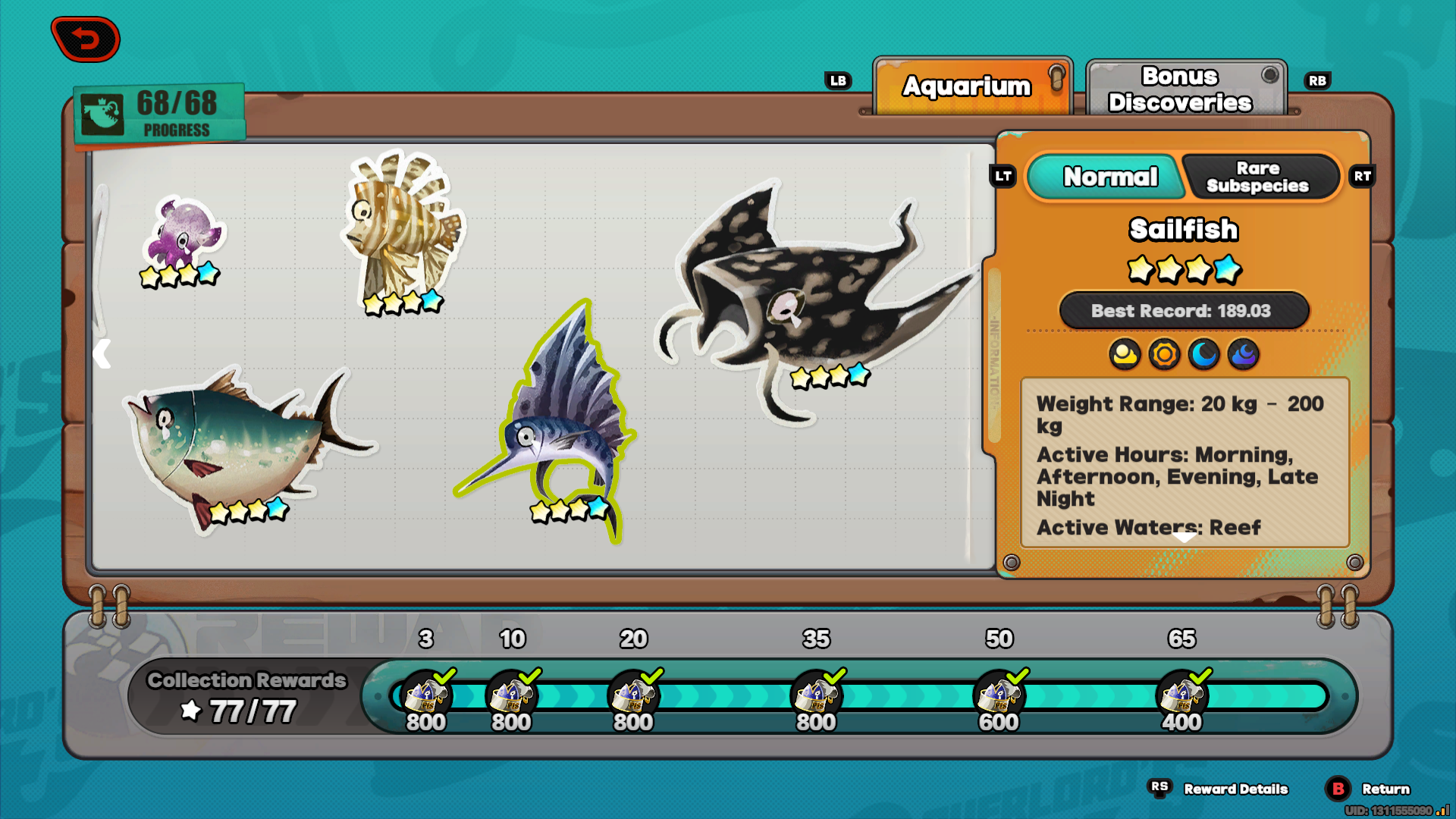Open Reward Details
This screenshot has height=819, width=1456.
[x=1235, y=789]
